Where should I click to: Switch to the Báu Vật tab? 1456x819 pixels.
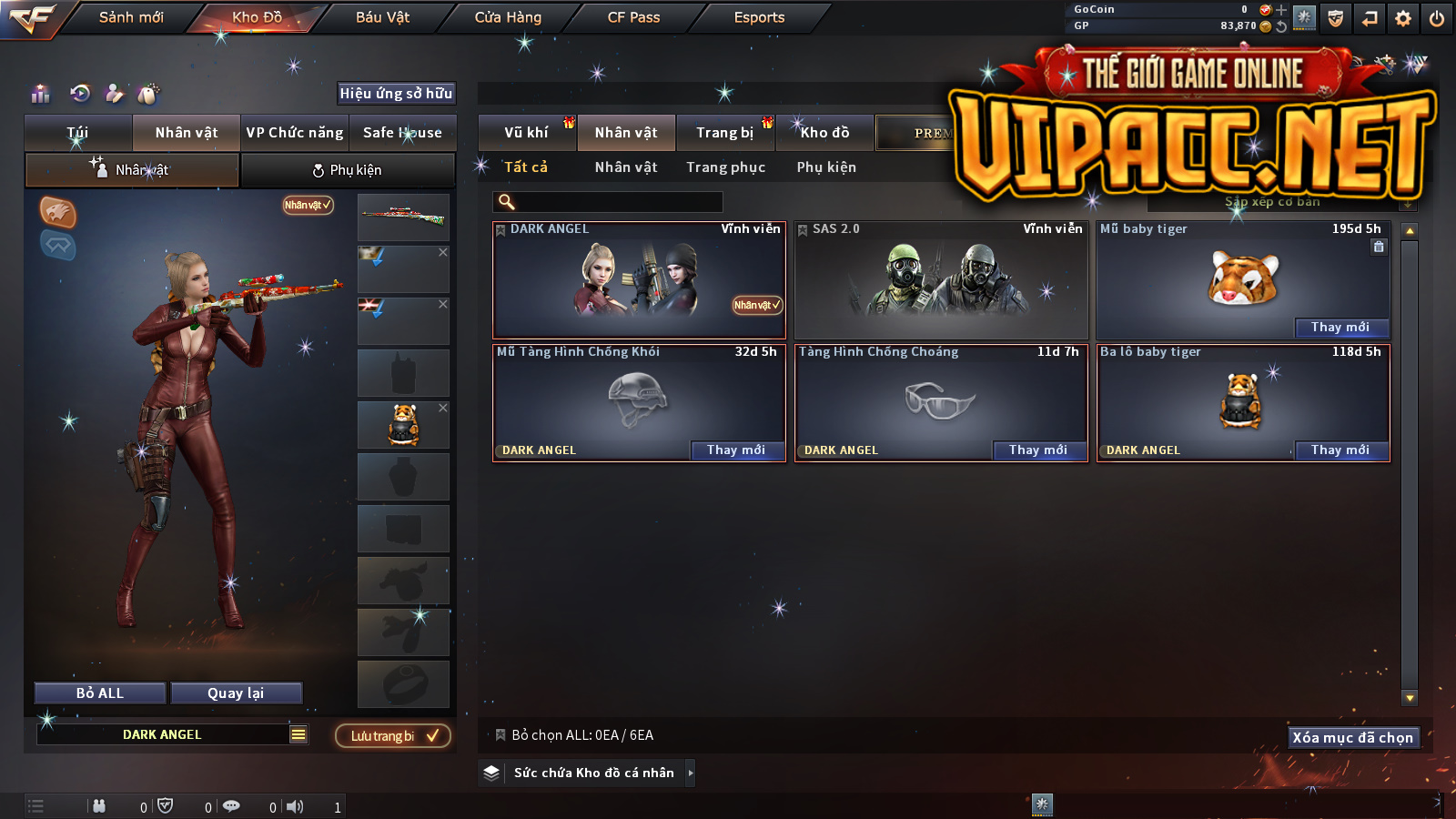tap(382, 17)
